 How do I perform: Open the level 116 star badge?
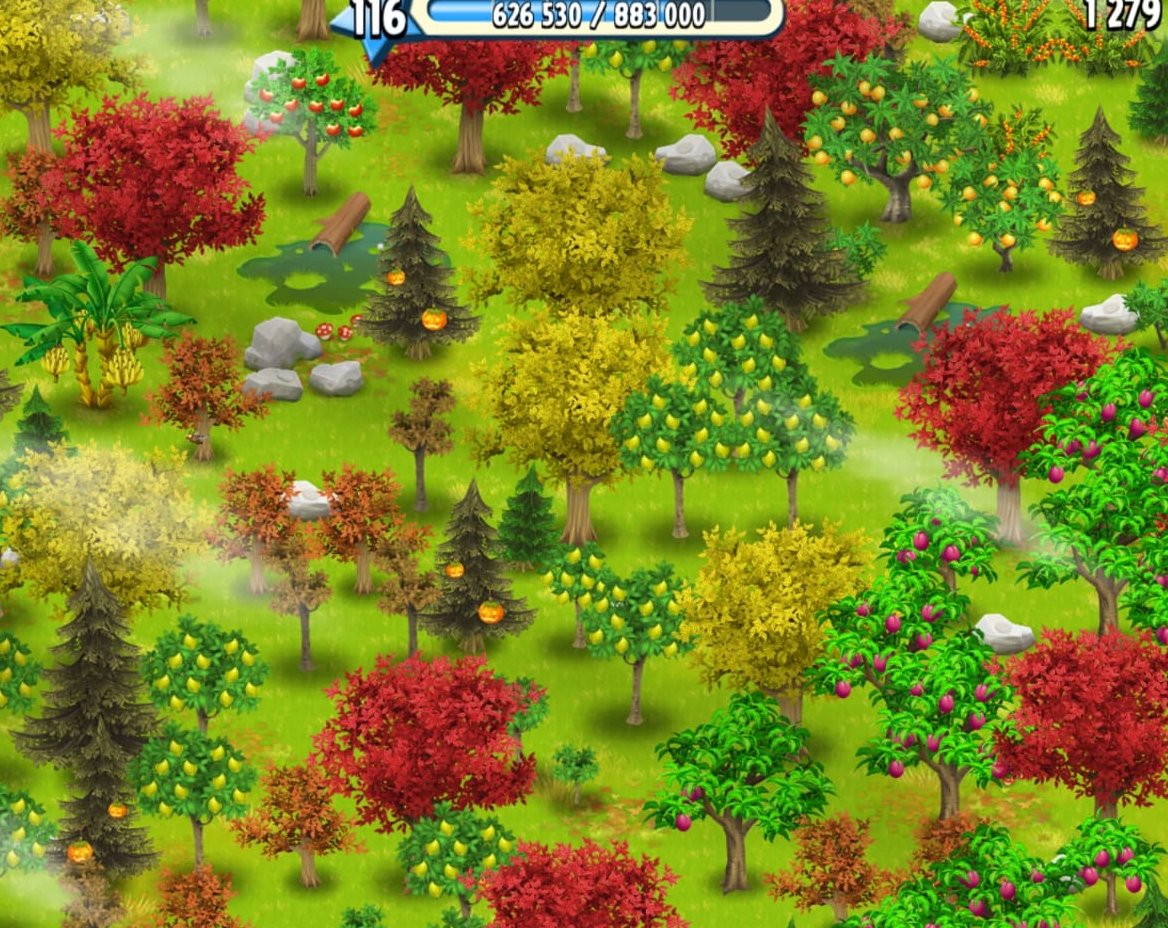pyautogui.click(x=377, y=22)
